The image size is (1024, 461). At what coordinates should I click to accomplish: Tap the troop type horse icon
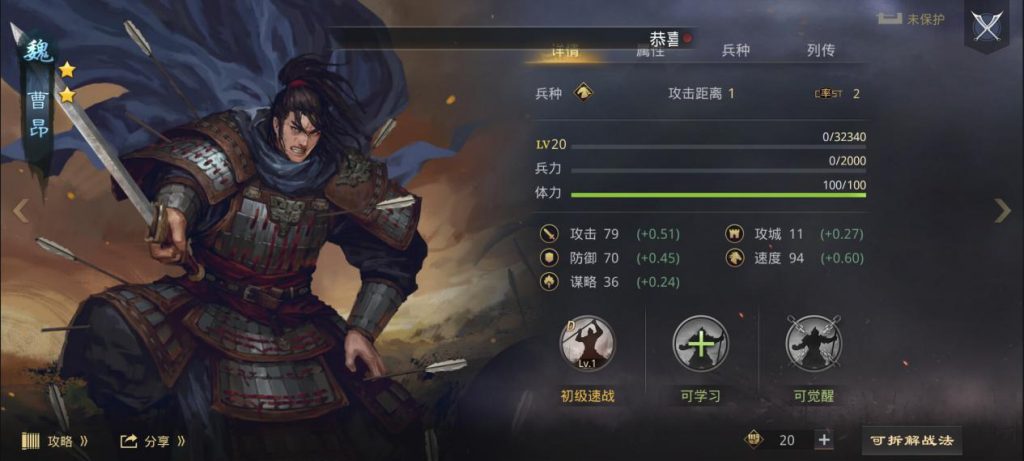(584, 93)
